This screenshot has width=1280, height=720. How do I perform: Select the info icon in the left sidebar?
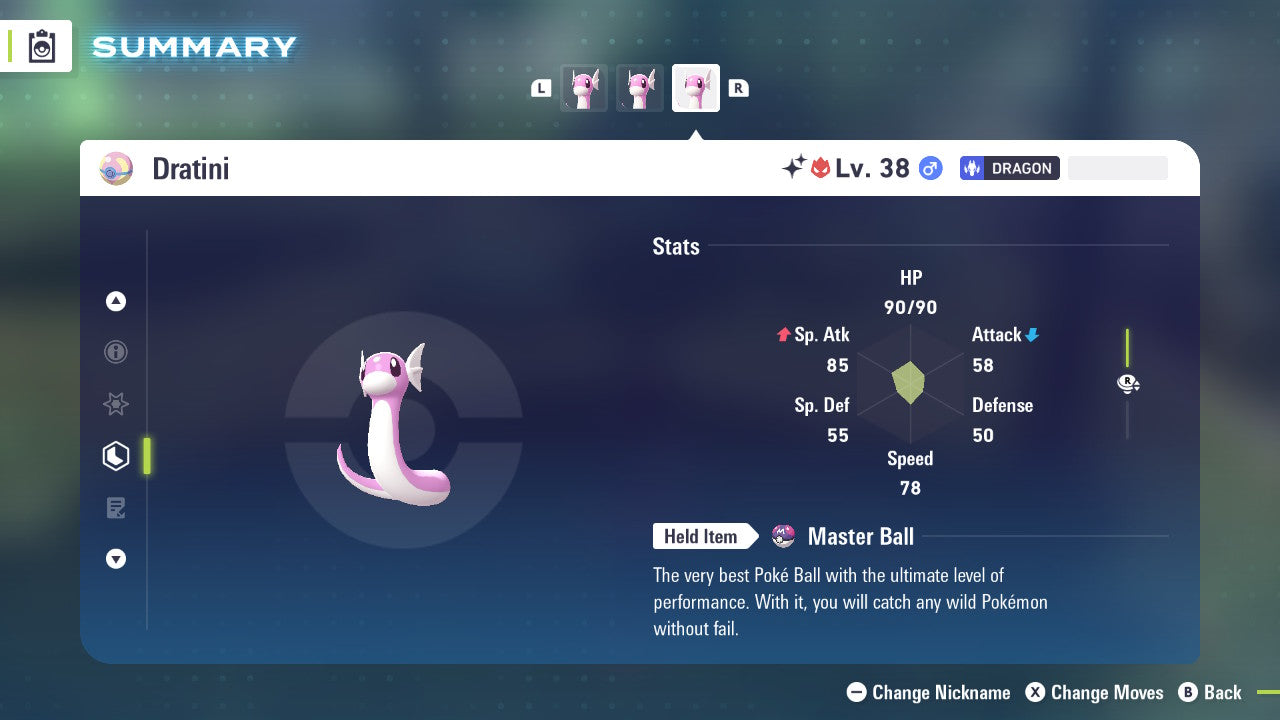pos(115,352)
